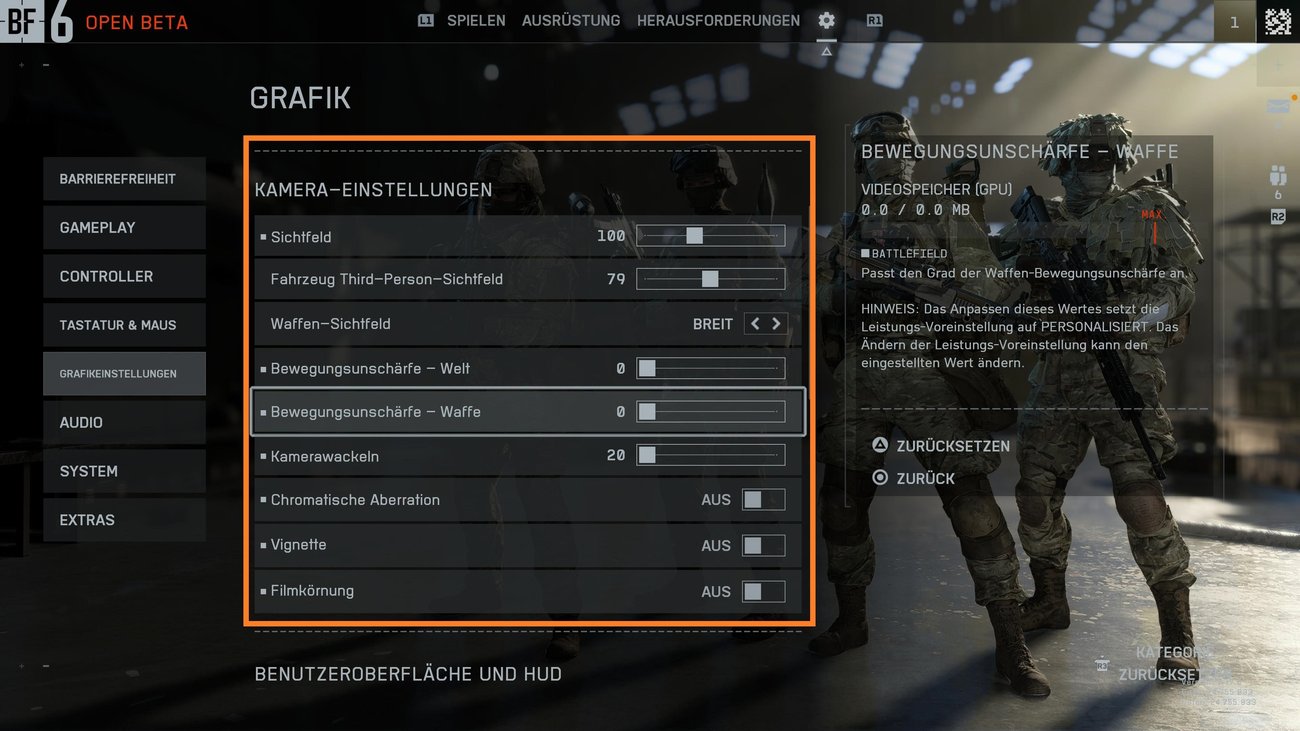
Task: Open the Tastatur & Maus category
Action: (x=124, y=325)
